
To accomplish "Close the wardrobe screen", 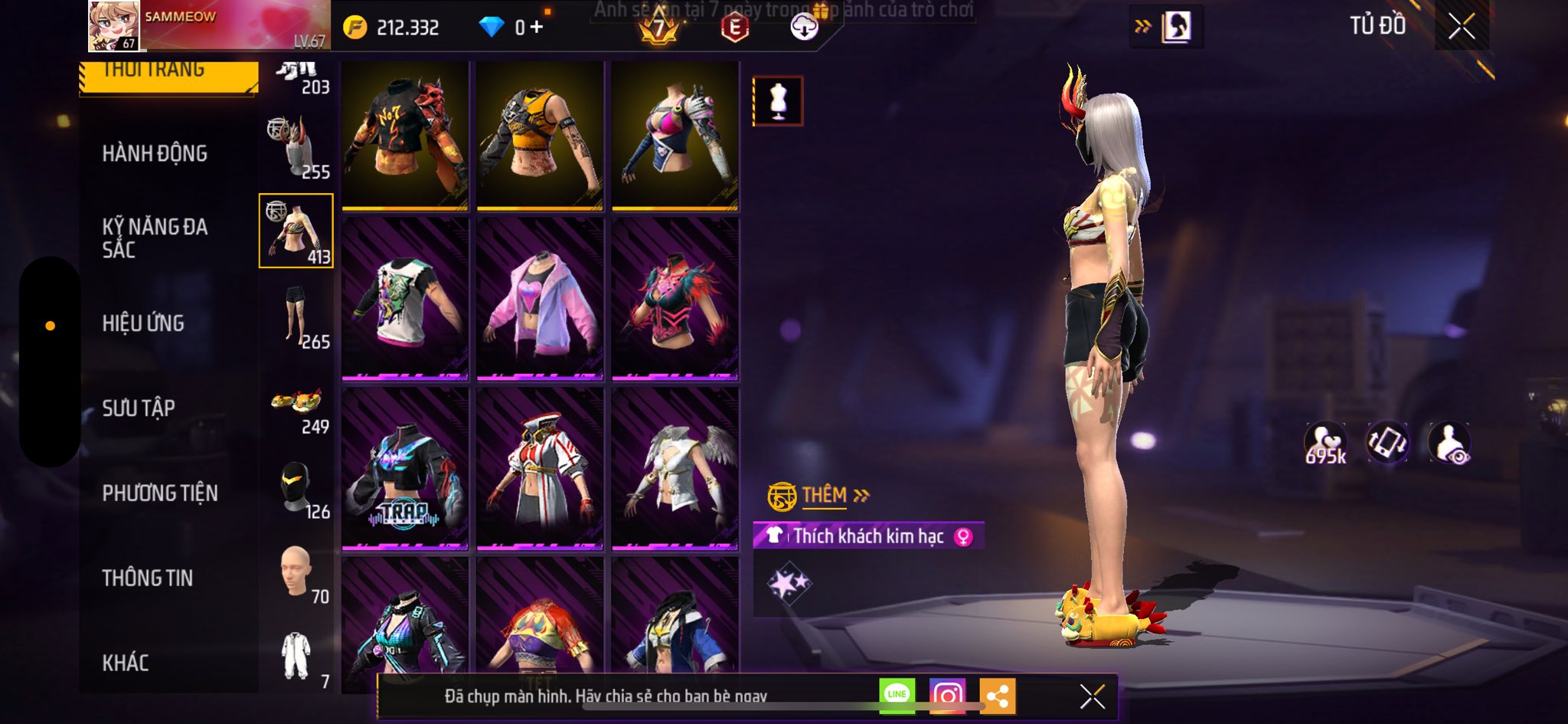I will (x=1461, y=27).
